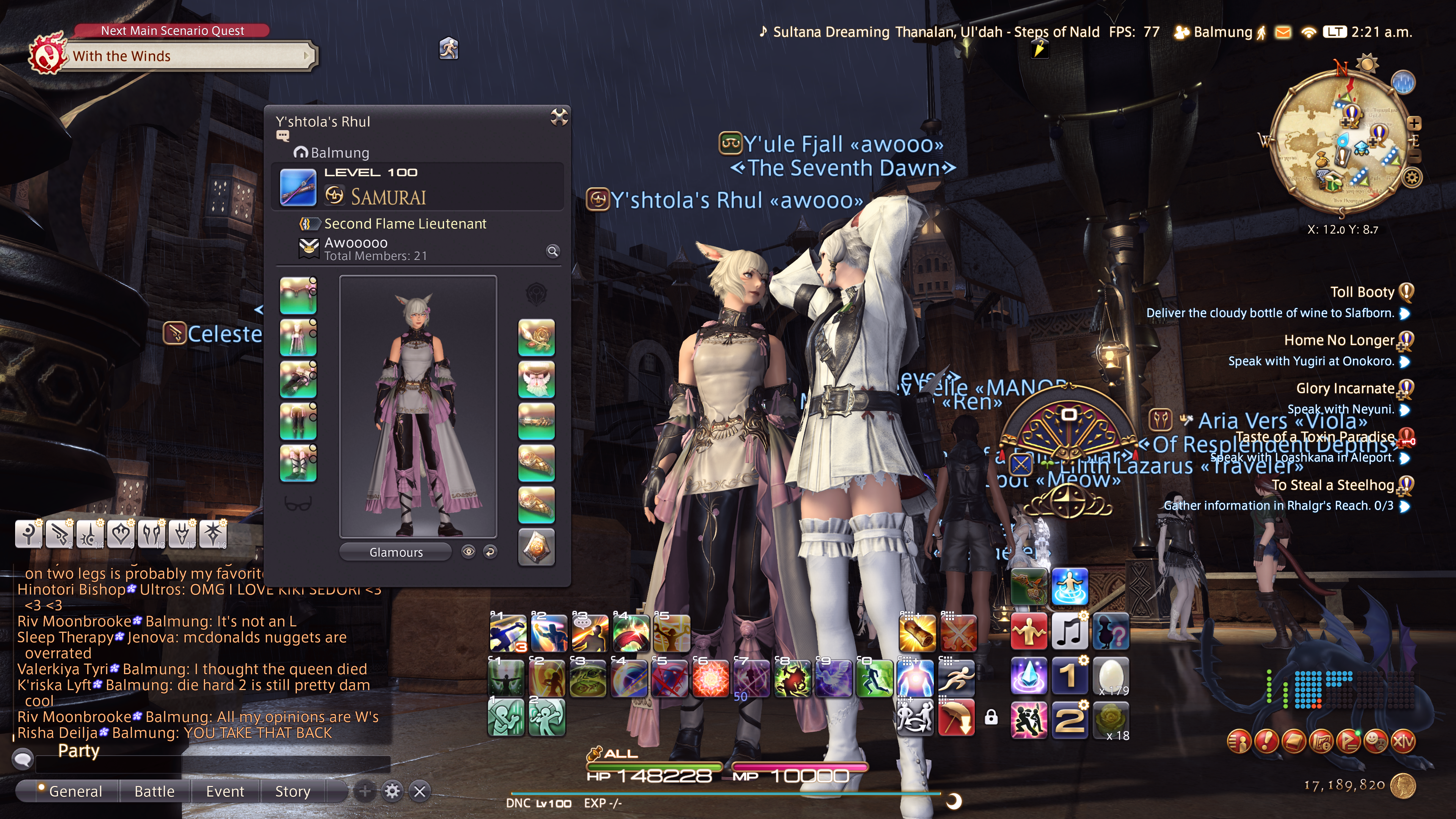
Task: Use the egg item with 179 count
Action: click(1111, 676)
